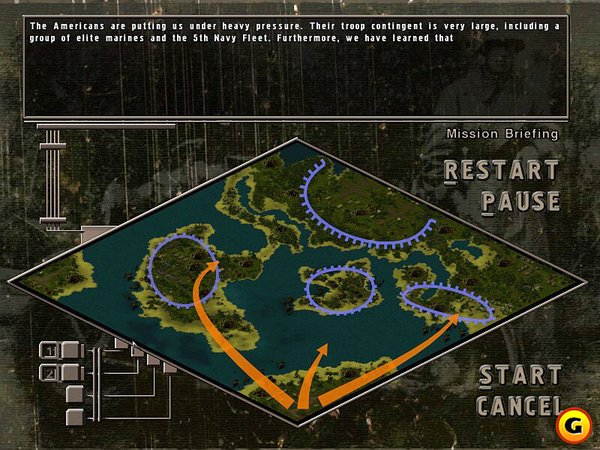600x450 pixels.
Task: Choose CANCEL to leave the briefing
Action: 517,406
